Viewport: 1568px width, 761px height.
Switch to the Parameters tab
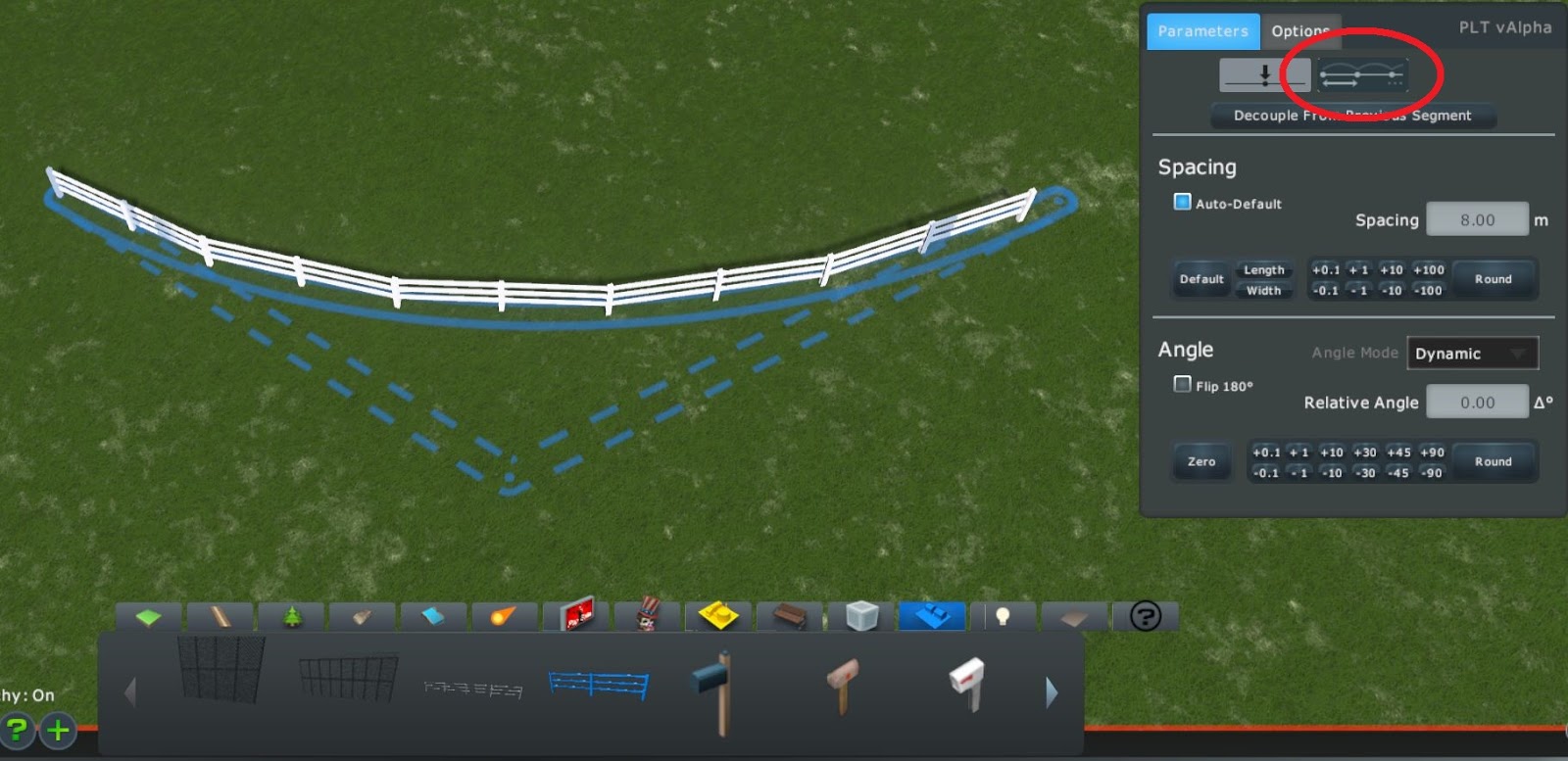1202,30
